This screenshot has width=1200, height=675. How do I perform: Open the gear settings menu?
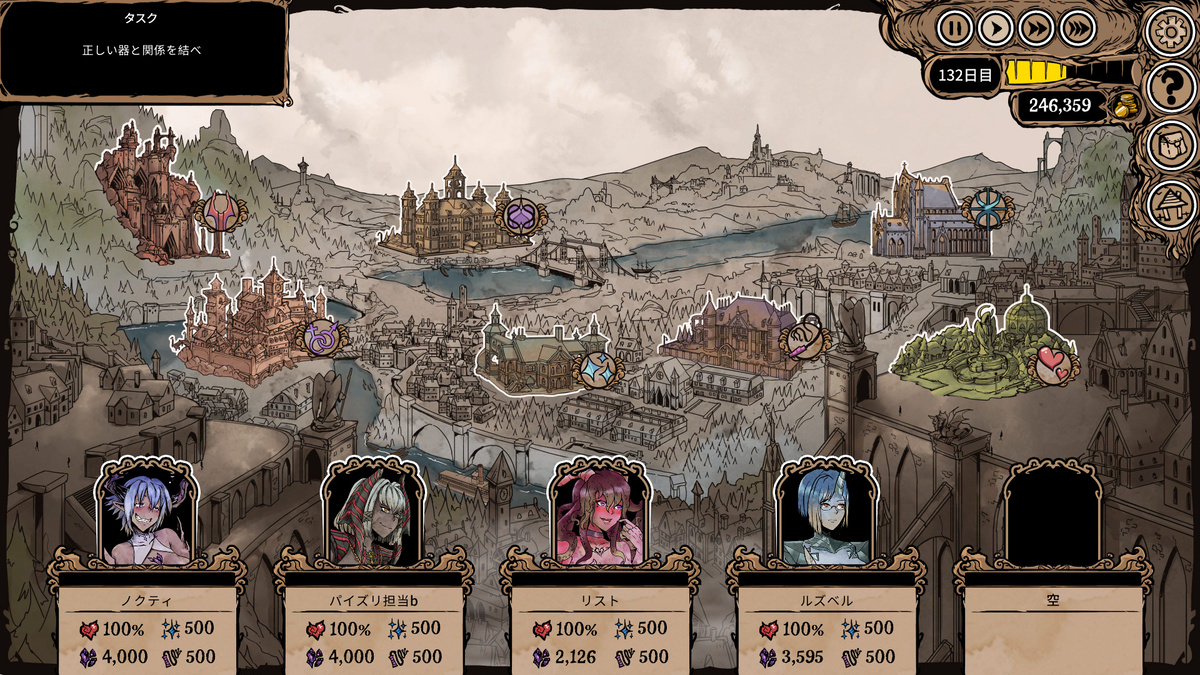(x=1169, y=31)
